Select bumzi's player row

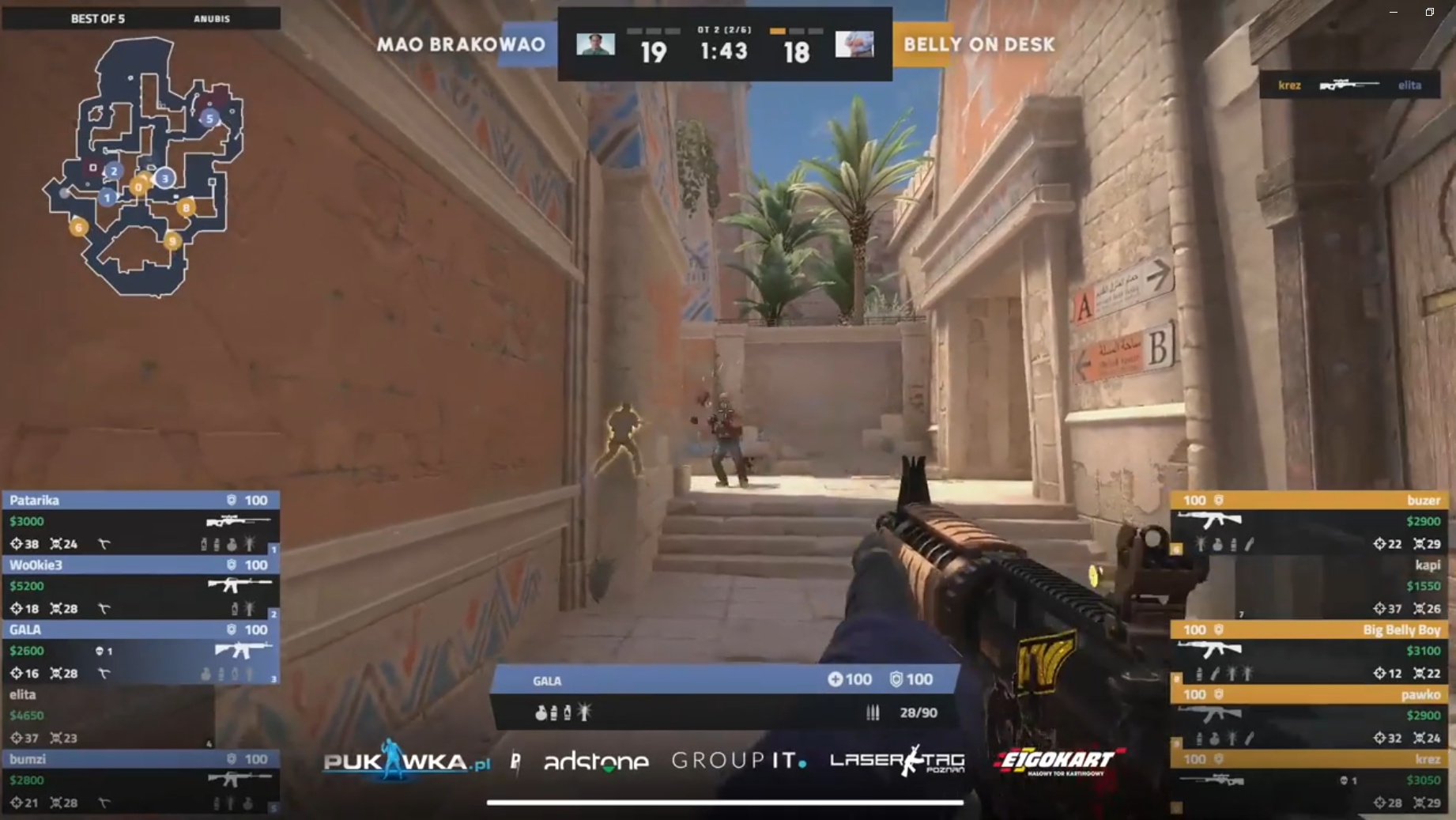[140, 780]
